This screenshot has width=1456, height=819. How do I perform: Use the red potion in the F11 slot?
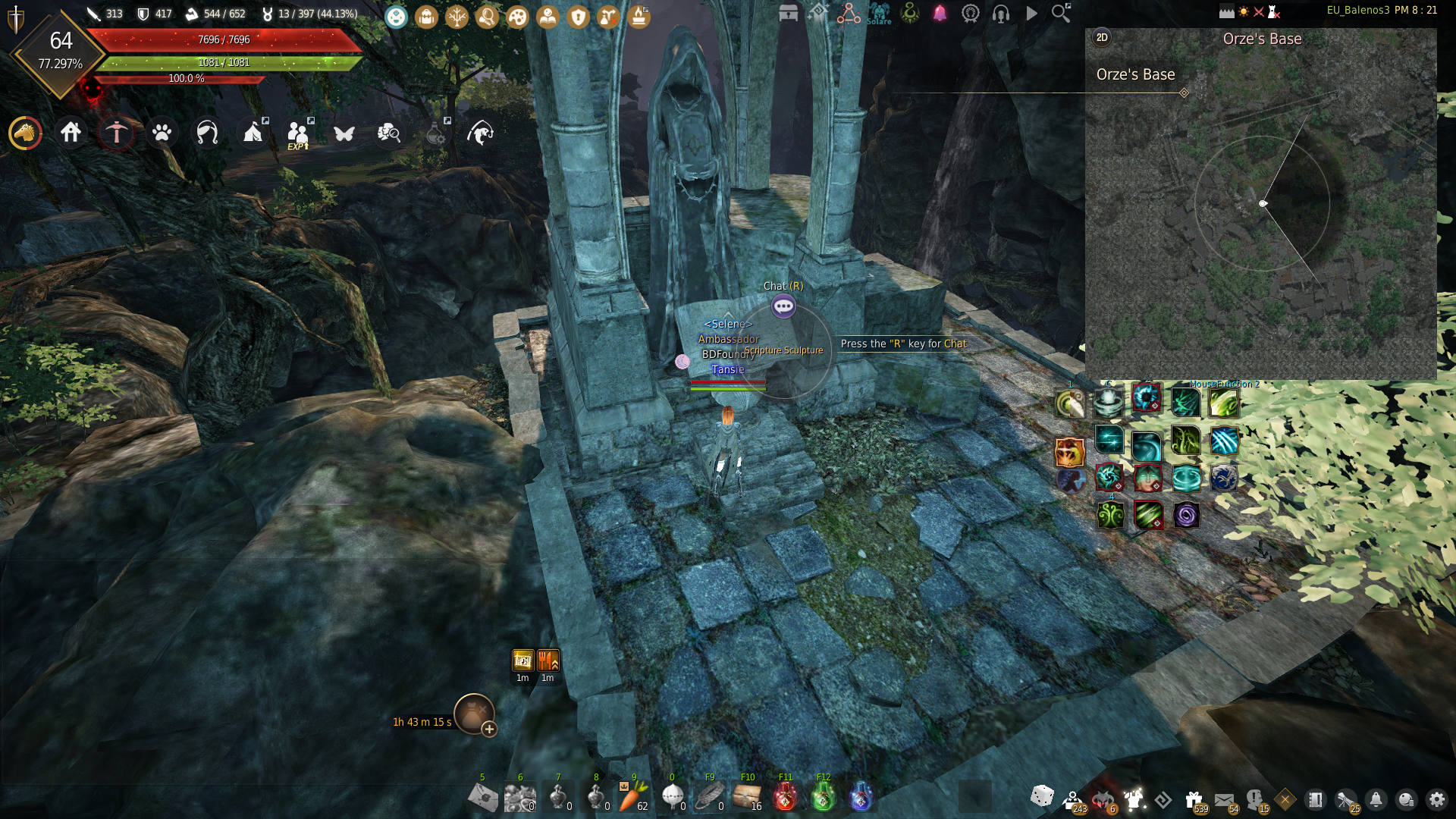(x=785, y=797)
